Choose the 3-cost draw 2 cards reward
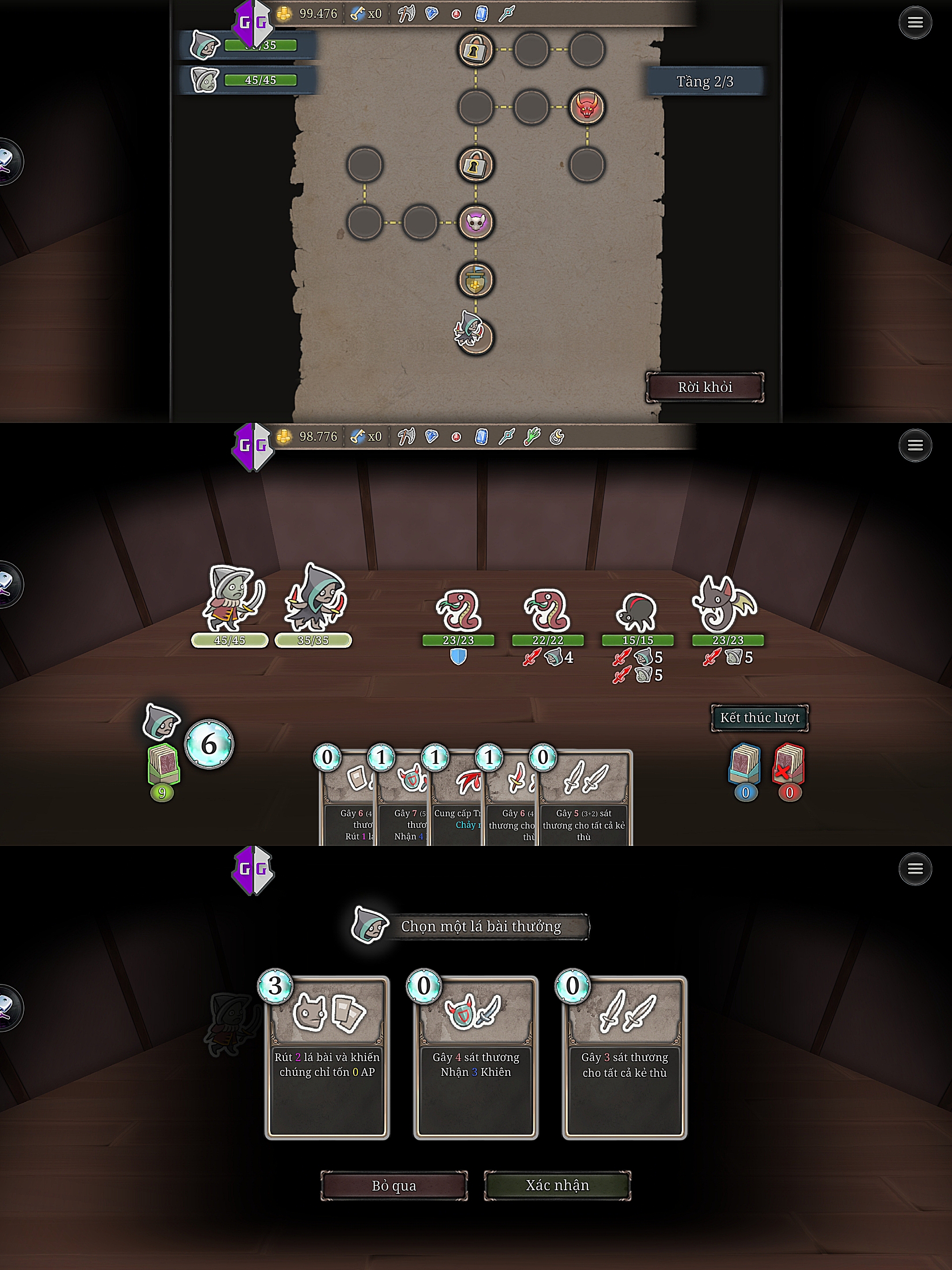The height and width of the screenshot is (1270, 952). click(327, 1057)
